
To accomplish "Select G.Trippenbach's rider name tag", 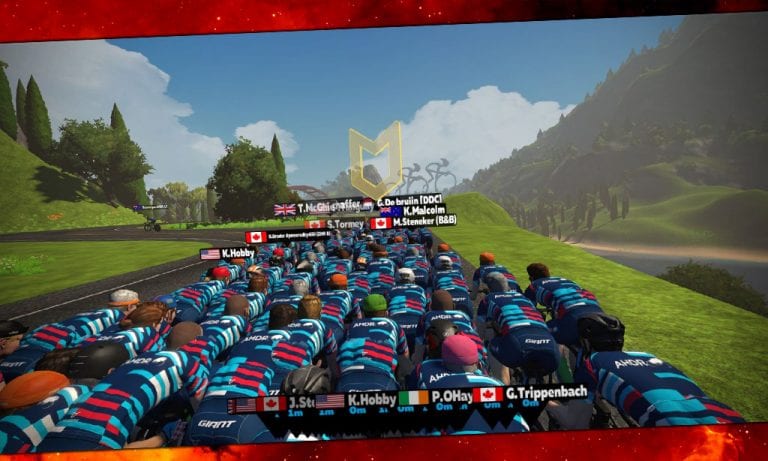I will pos(530,394).
